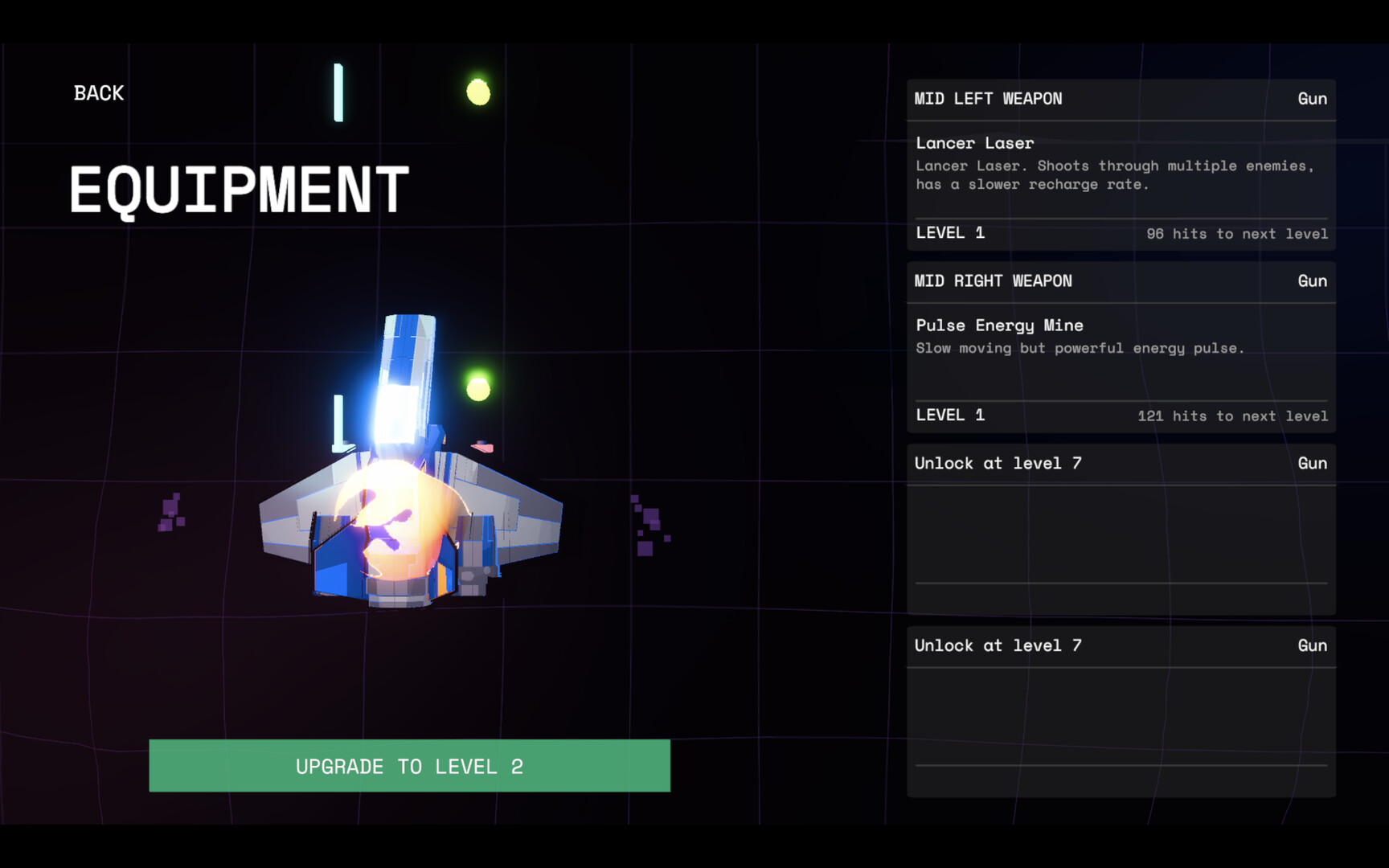Select the cyan projectile indicator at top

(338, 92)
